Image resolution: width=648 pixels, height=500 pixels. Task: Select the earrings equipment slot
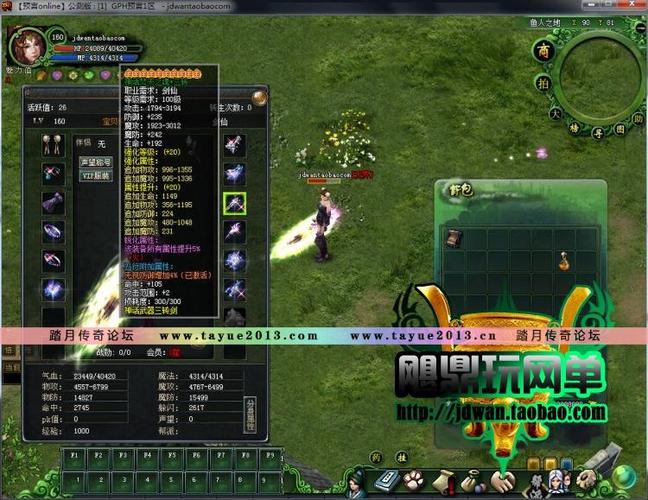53,145
